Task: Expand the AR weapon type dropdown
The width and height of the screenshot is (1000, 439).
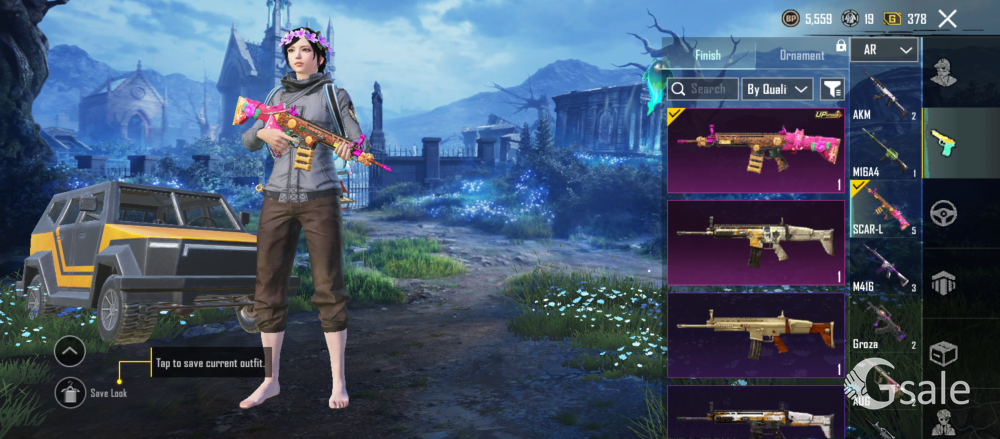Action: point(885,49)
